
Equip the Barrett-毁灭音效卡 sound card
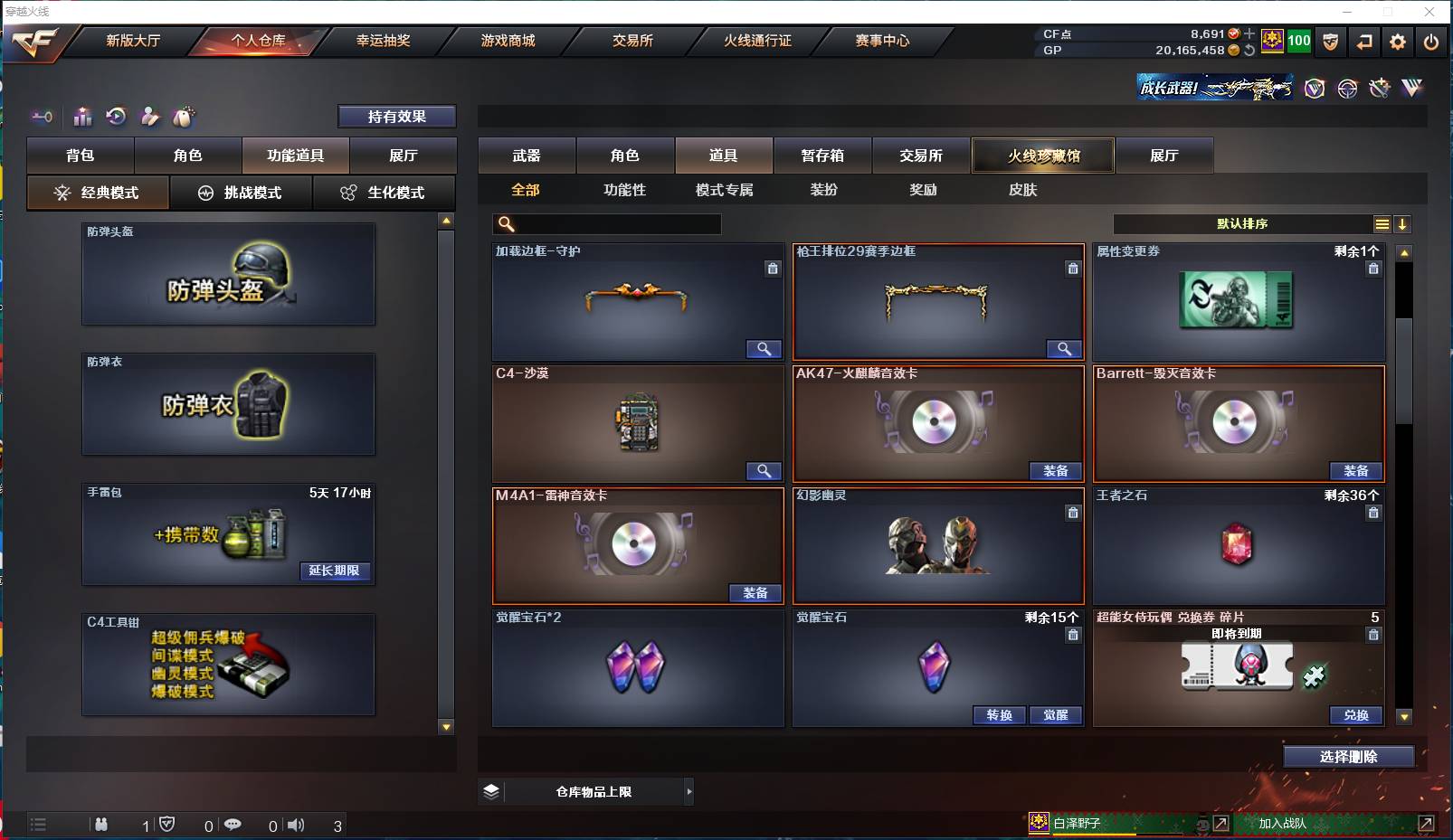click(1356, 471)
